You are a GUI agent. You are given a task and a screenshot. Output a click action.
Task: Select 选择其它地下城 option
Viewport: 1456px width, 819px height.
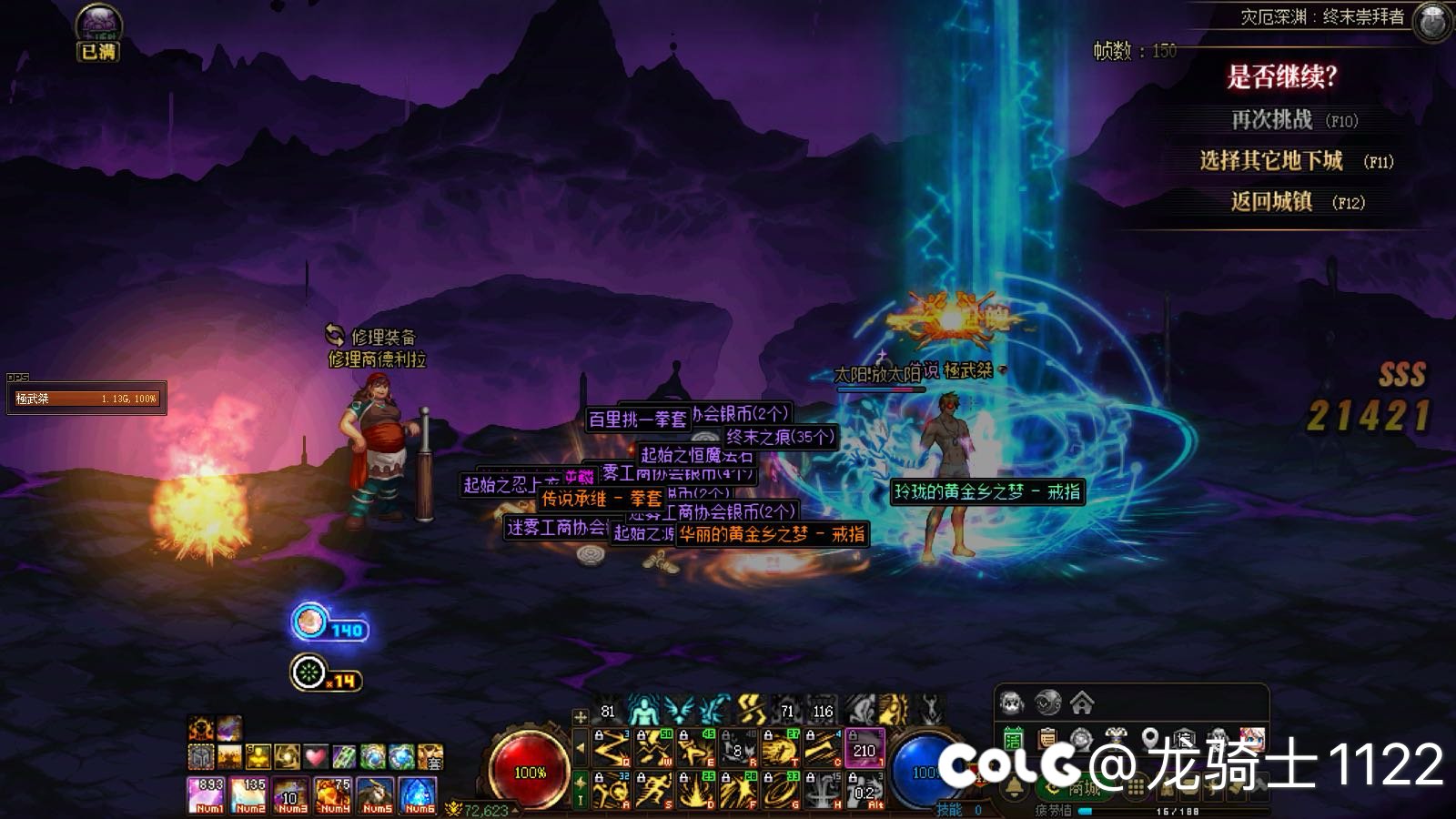tap(1270, 161)
